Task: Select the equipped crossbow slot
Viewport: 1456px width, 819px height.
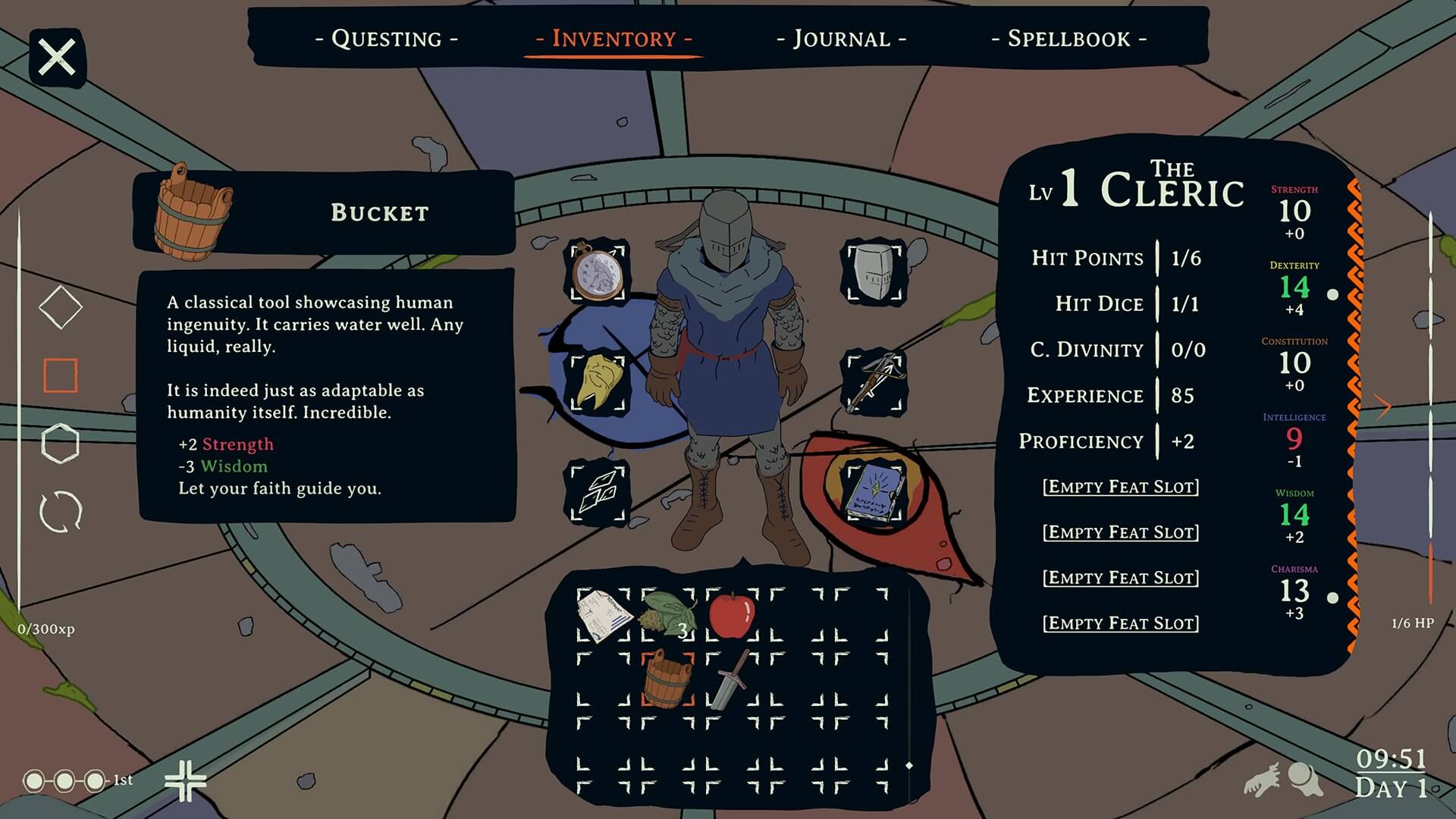Action: click(874, 383)
